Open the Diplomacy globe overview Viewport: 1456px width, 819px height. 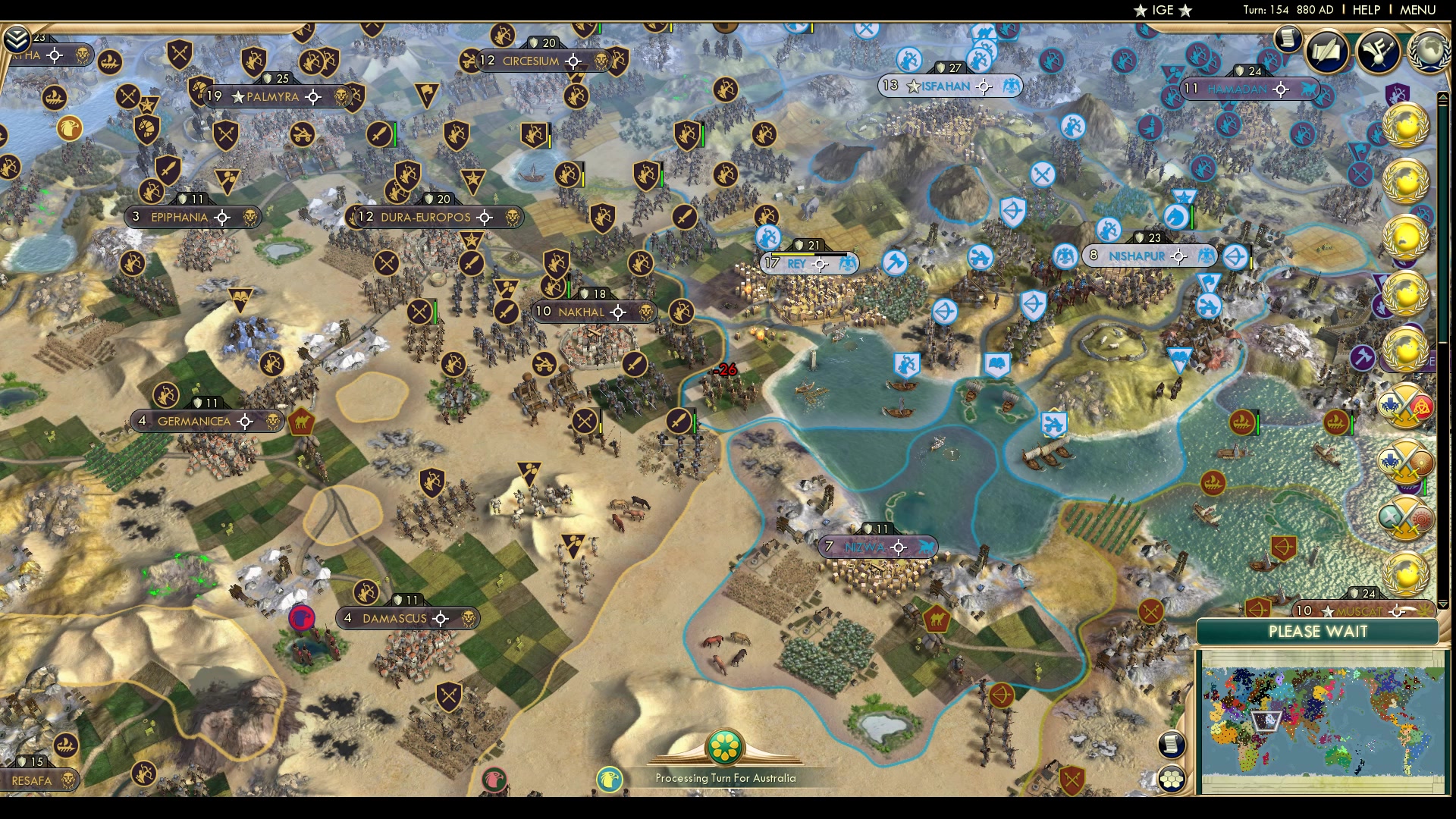click(x=1429, y=52)
